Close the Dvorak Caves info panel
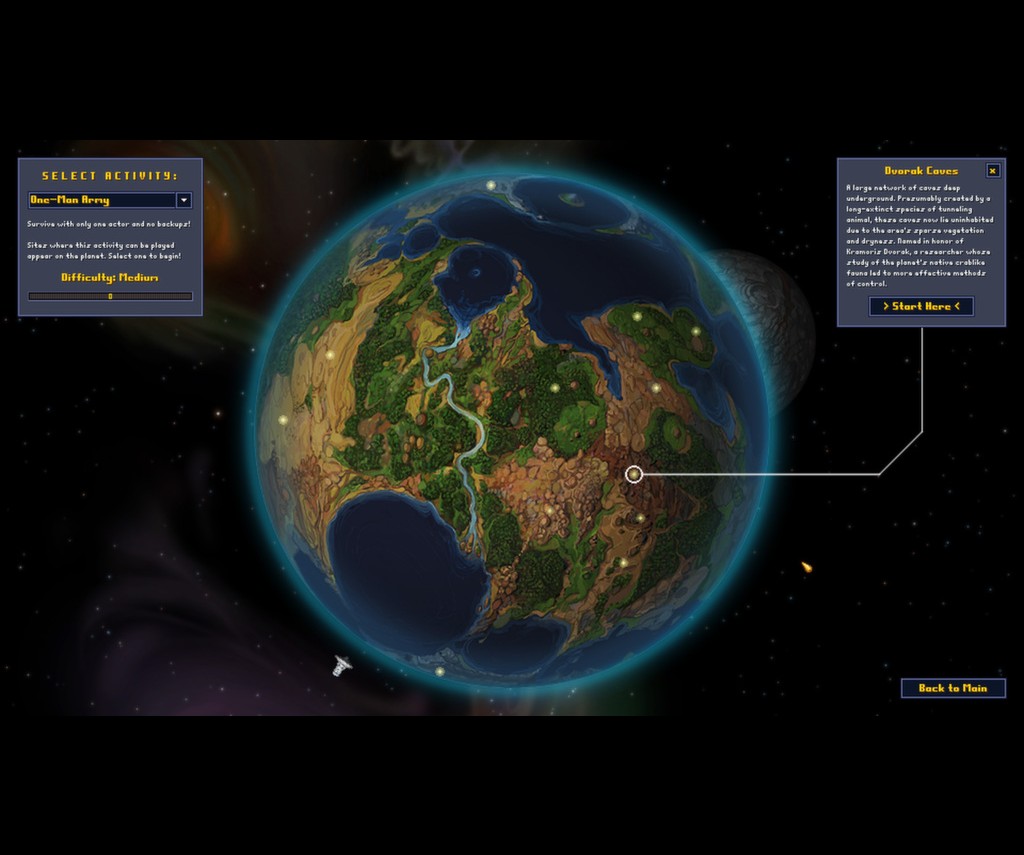This screenshot has width=1024, height=855. click(992, 171)
